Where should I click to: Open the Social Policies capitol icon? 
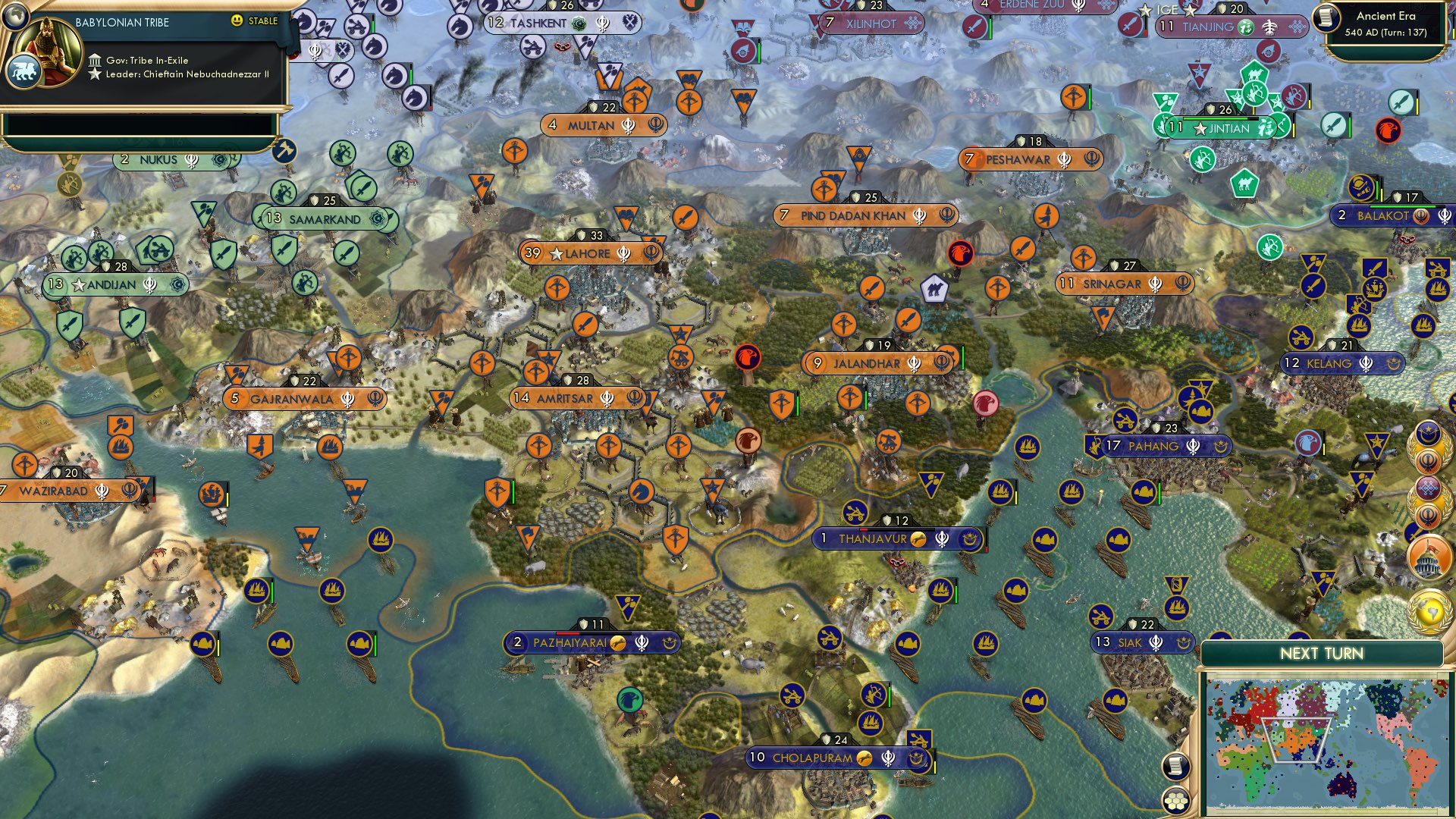coord(1429,557)
